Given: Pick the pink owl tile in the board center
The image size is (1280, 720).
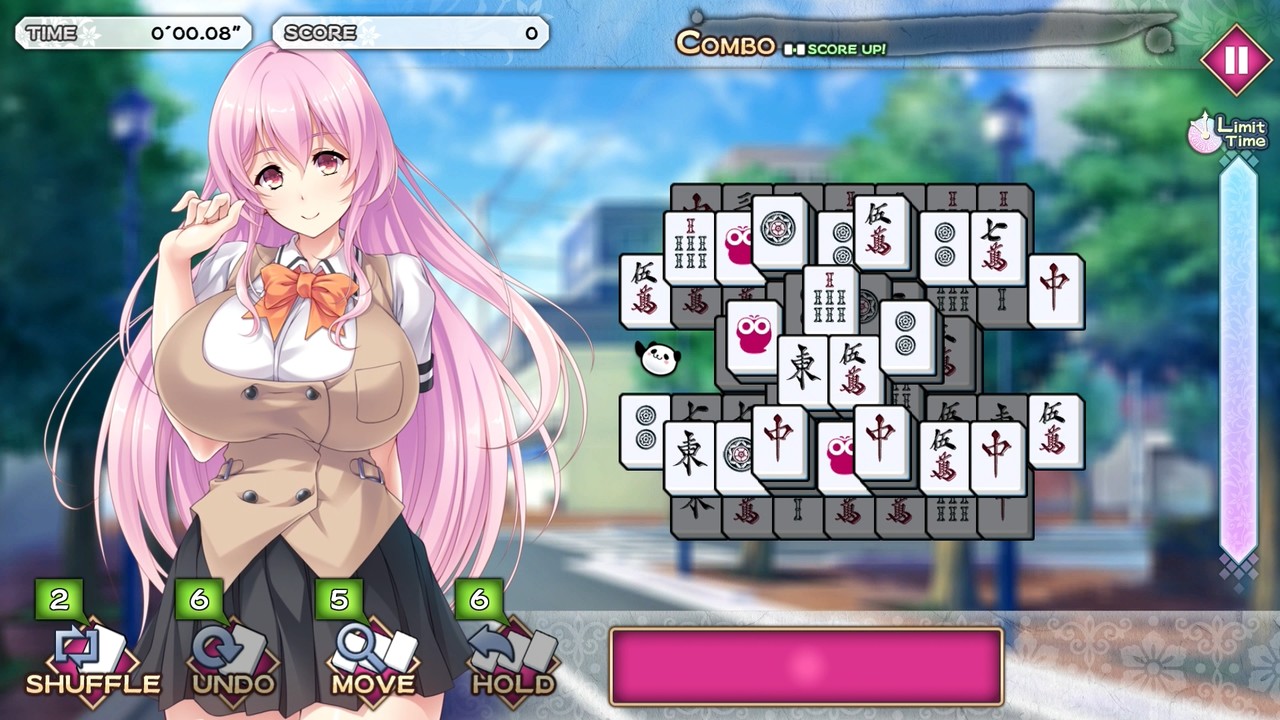Looking at the screenshot, I should (755, 333).
